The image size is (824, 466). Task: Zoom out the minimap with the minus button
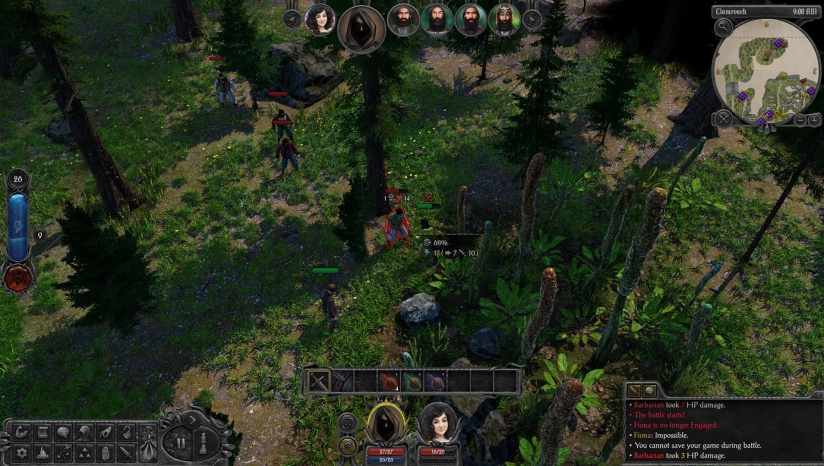tap(800, 120)
